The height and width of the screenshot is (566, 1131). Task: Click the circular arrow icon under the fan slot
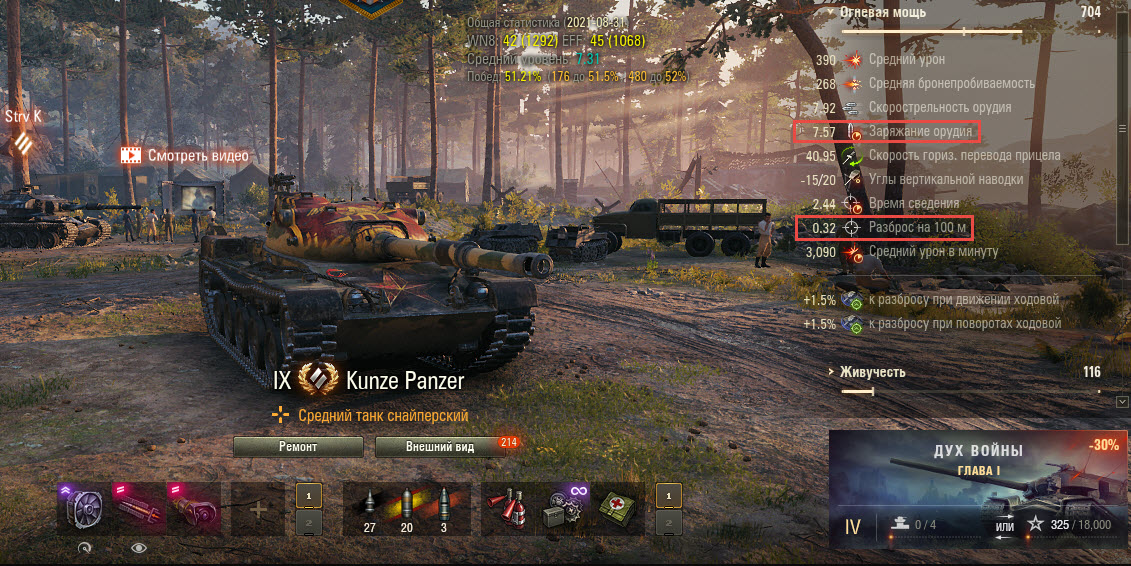[x=84, y=548]
